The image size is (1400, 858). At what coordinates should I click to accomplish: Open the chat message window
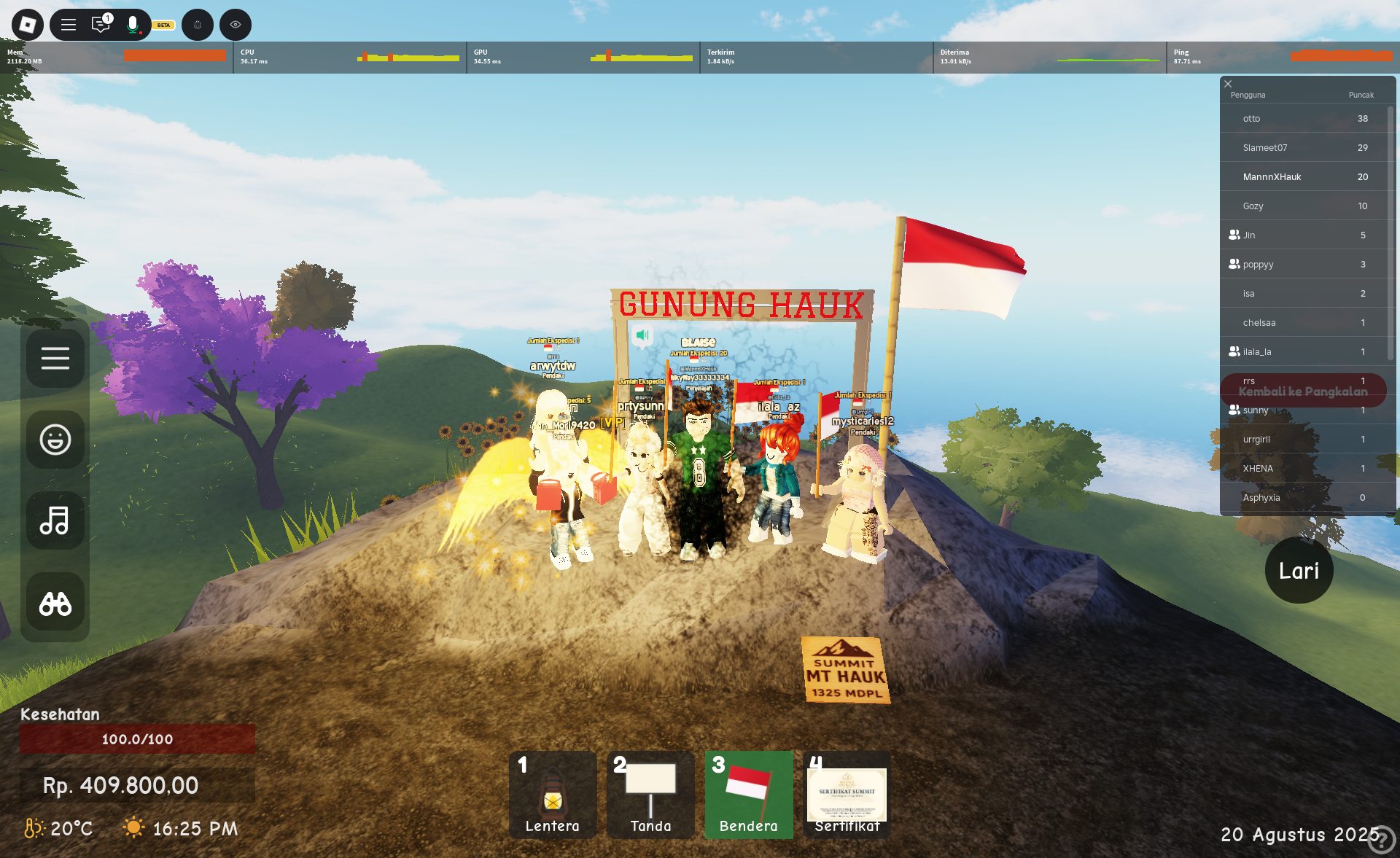point(101,25)
